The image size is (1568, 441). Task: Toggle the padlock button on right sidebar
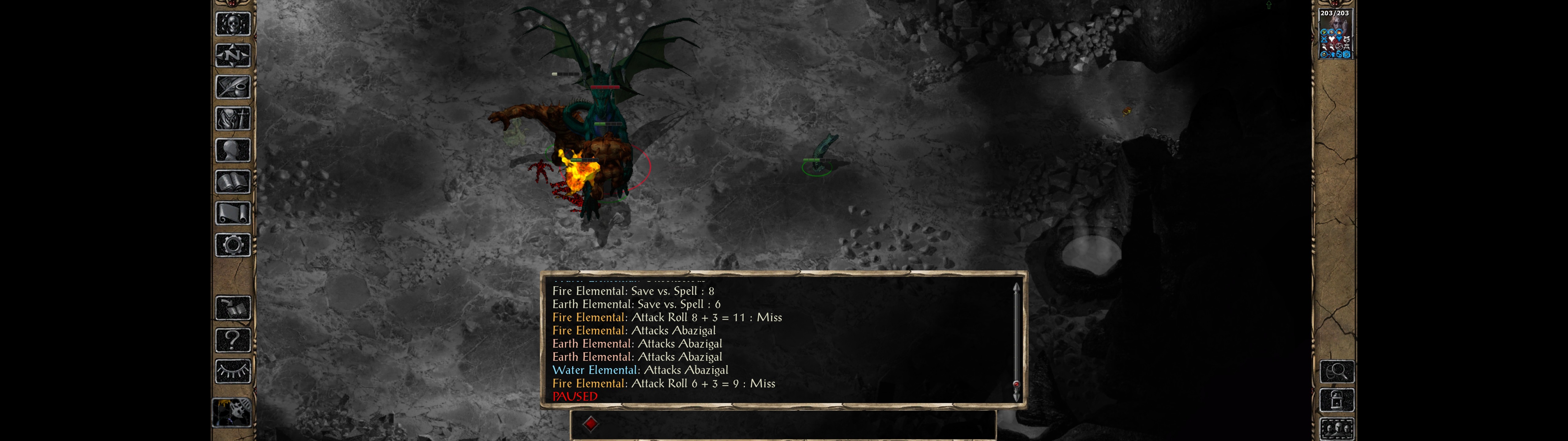tap(1337, 400)
